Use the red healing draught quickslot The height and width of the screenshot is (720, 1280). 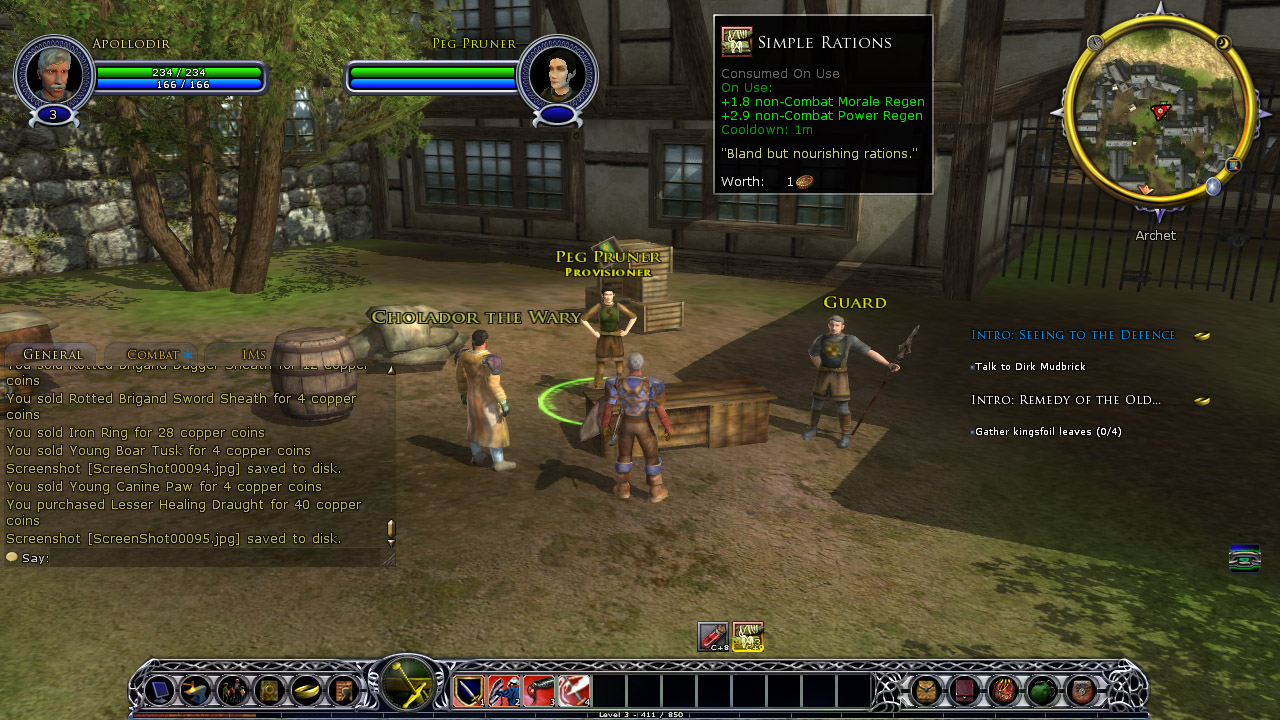coord(713,637)
